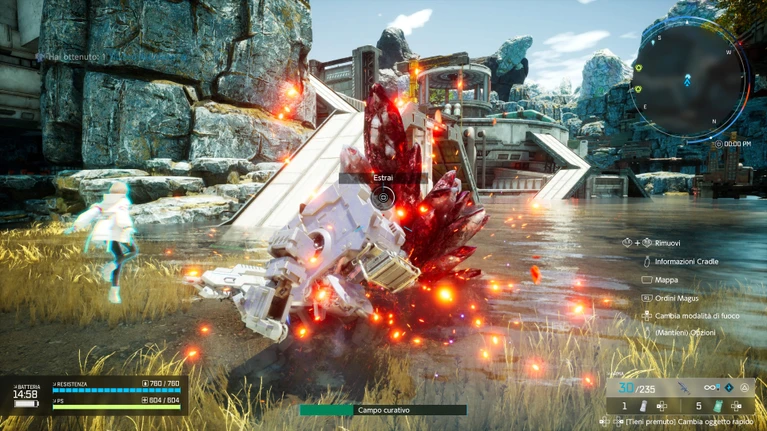The height and width of the screenshot is (431, 767).
Task: Open the circular minimap
Action: coord(688,80)
